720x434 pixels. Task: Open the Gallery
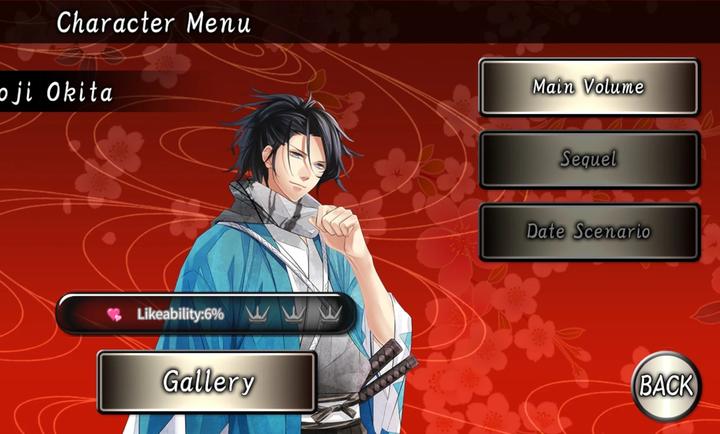208,381
